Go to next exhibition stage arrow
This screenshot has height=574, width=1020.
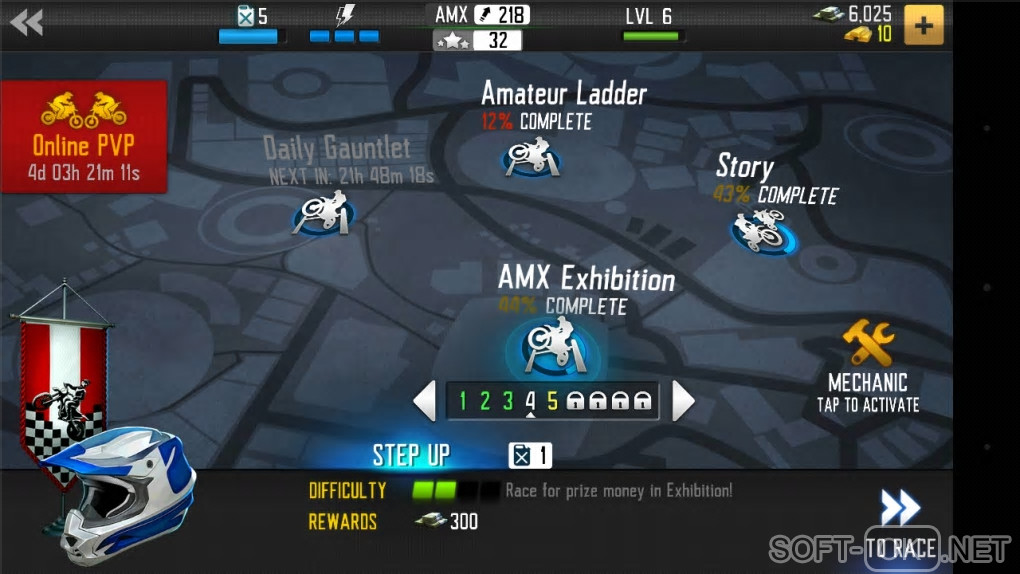pos(683,401)
